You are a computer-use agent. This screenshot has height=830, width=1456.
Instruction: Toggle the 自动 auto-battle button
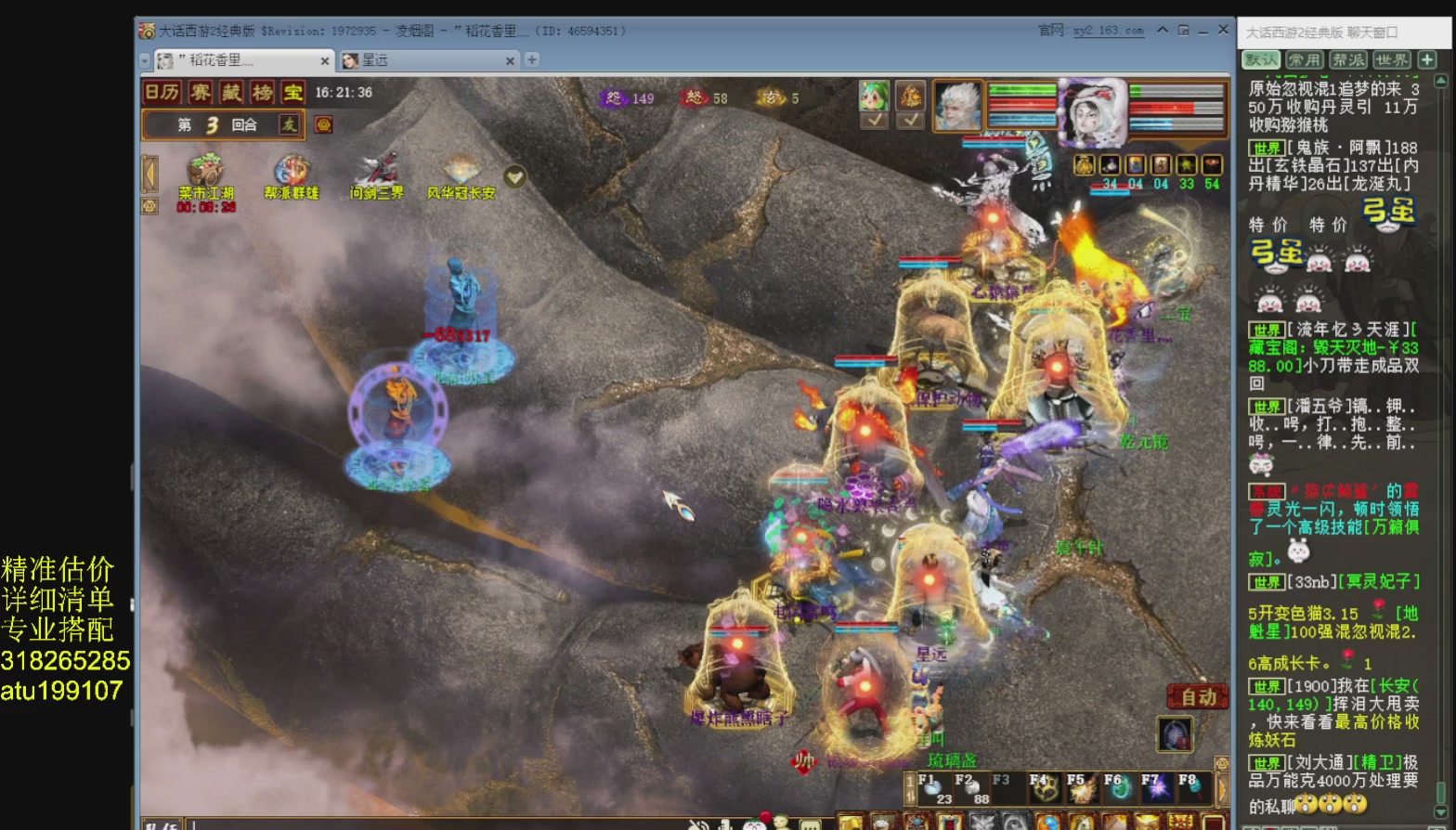(x=1198, y=697)
